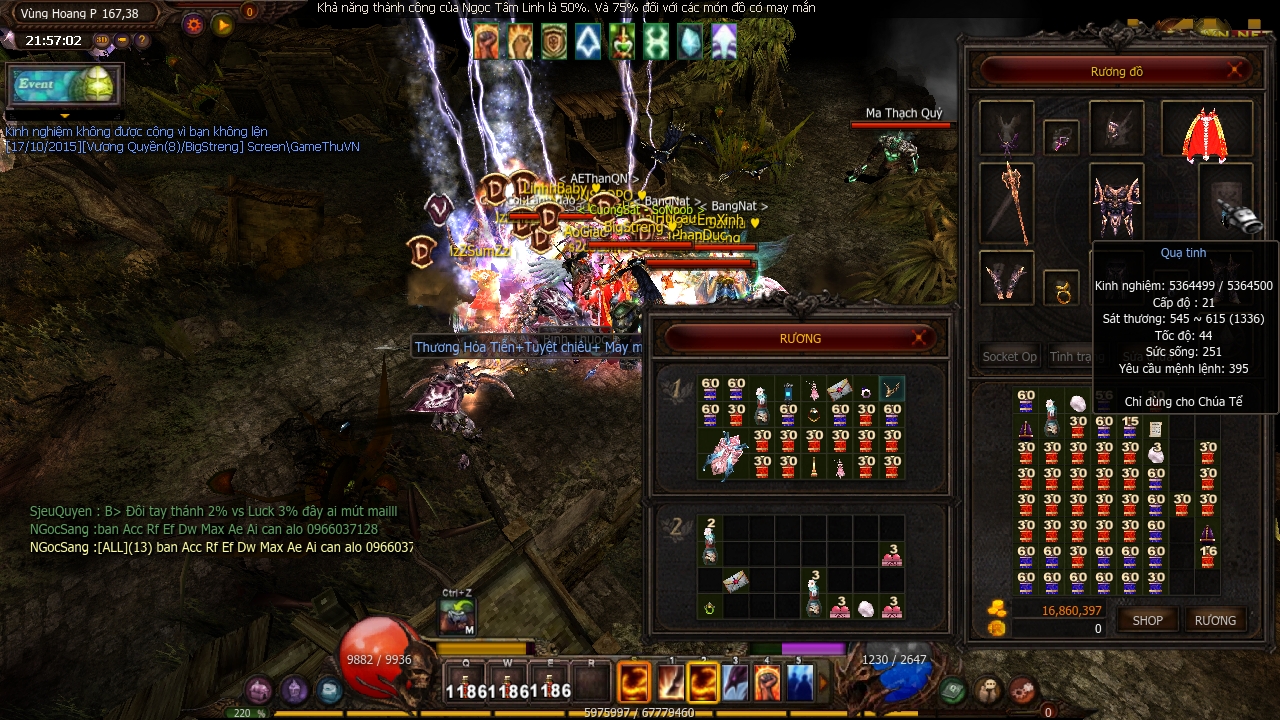This screenshot has height=720, width=1280.
Task: Click the RƯƠNG button next to SHOP
Action: [x=1216, y=620]
